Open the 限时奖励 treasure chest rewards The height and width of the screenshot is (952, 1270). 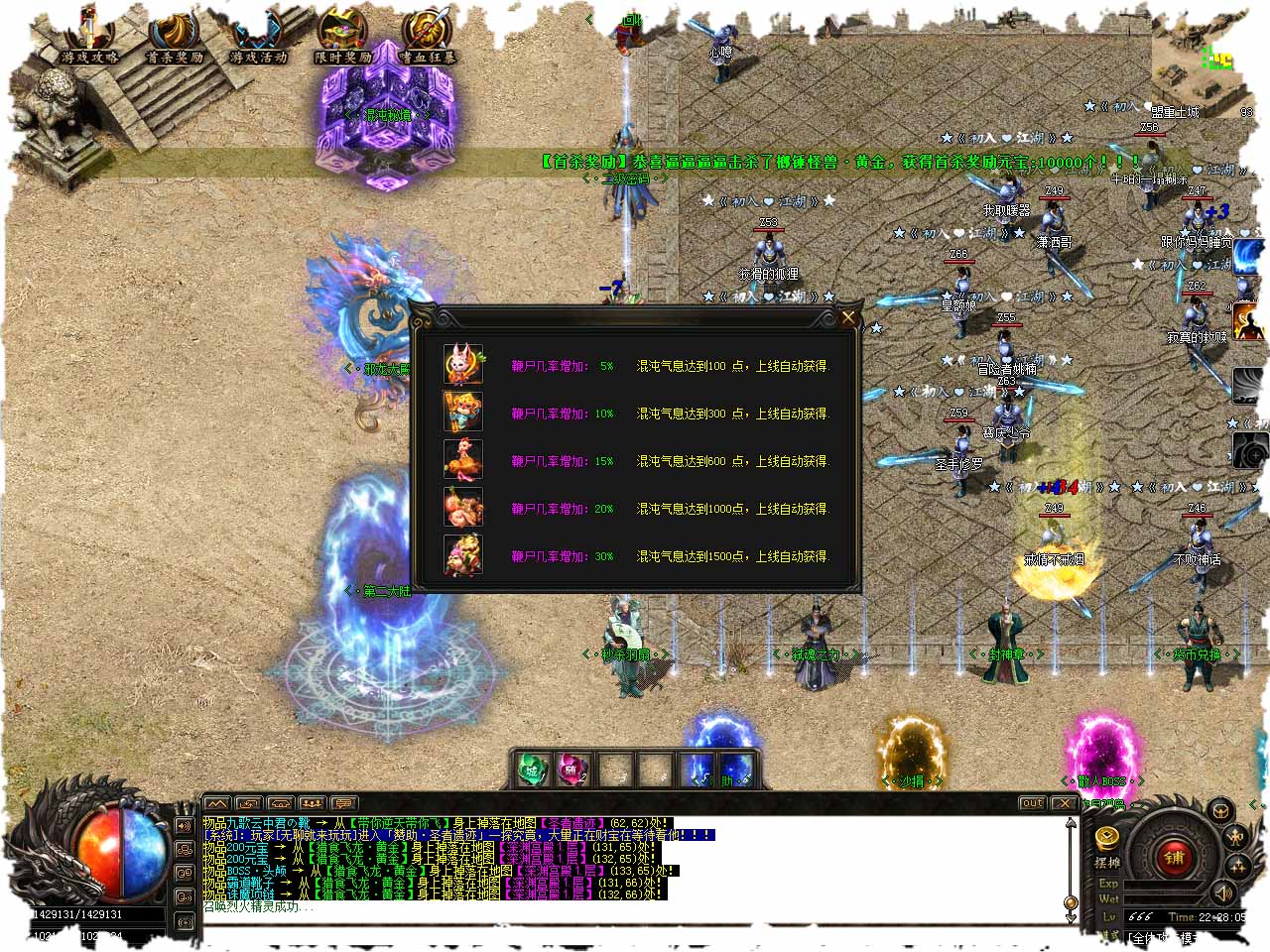point(342,38)
